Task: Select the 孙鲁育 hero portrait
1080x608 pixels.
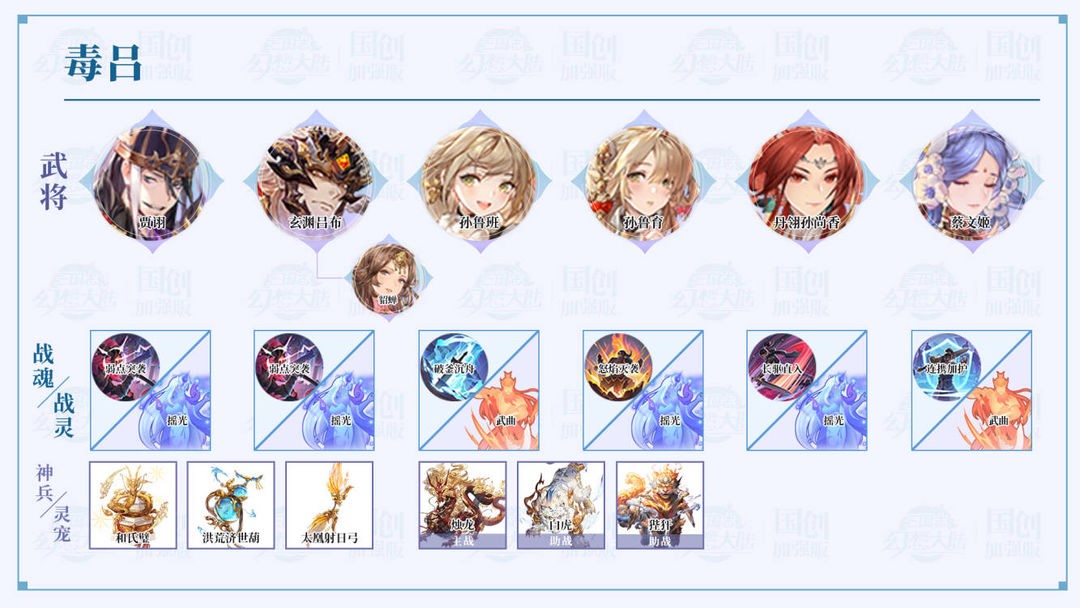Action: pos(642,180)
